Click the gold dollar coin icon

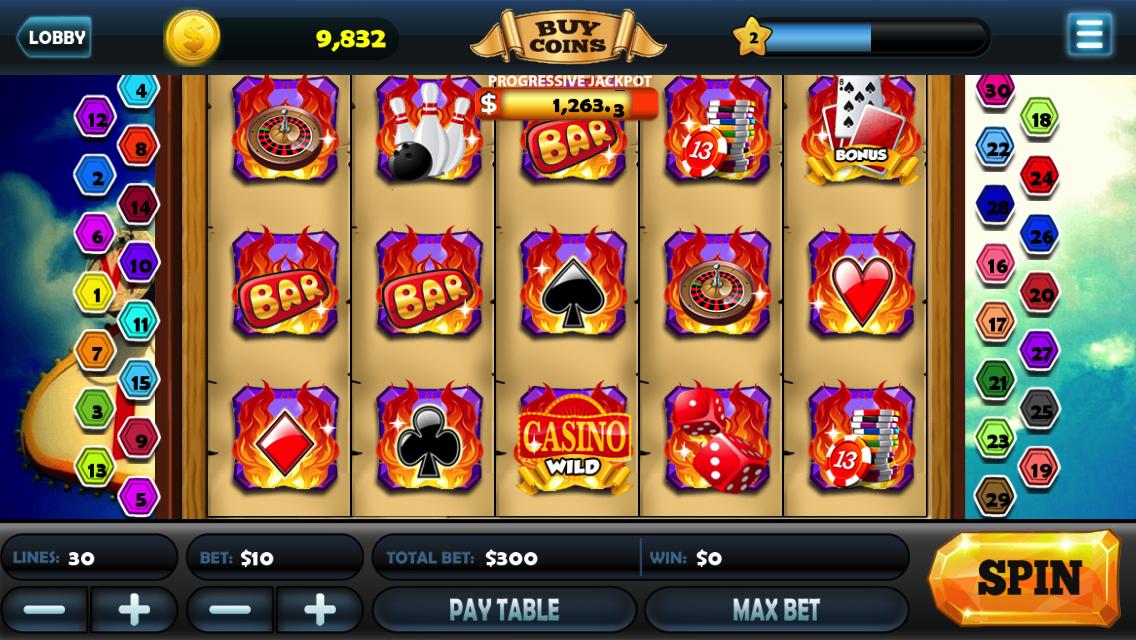(x=193, y=38)
